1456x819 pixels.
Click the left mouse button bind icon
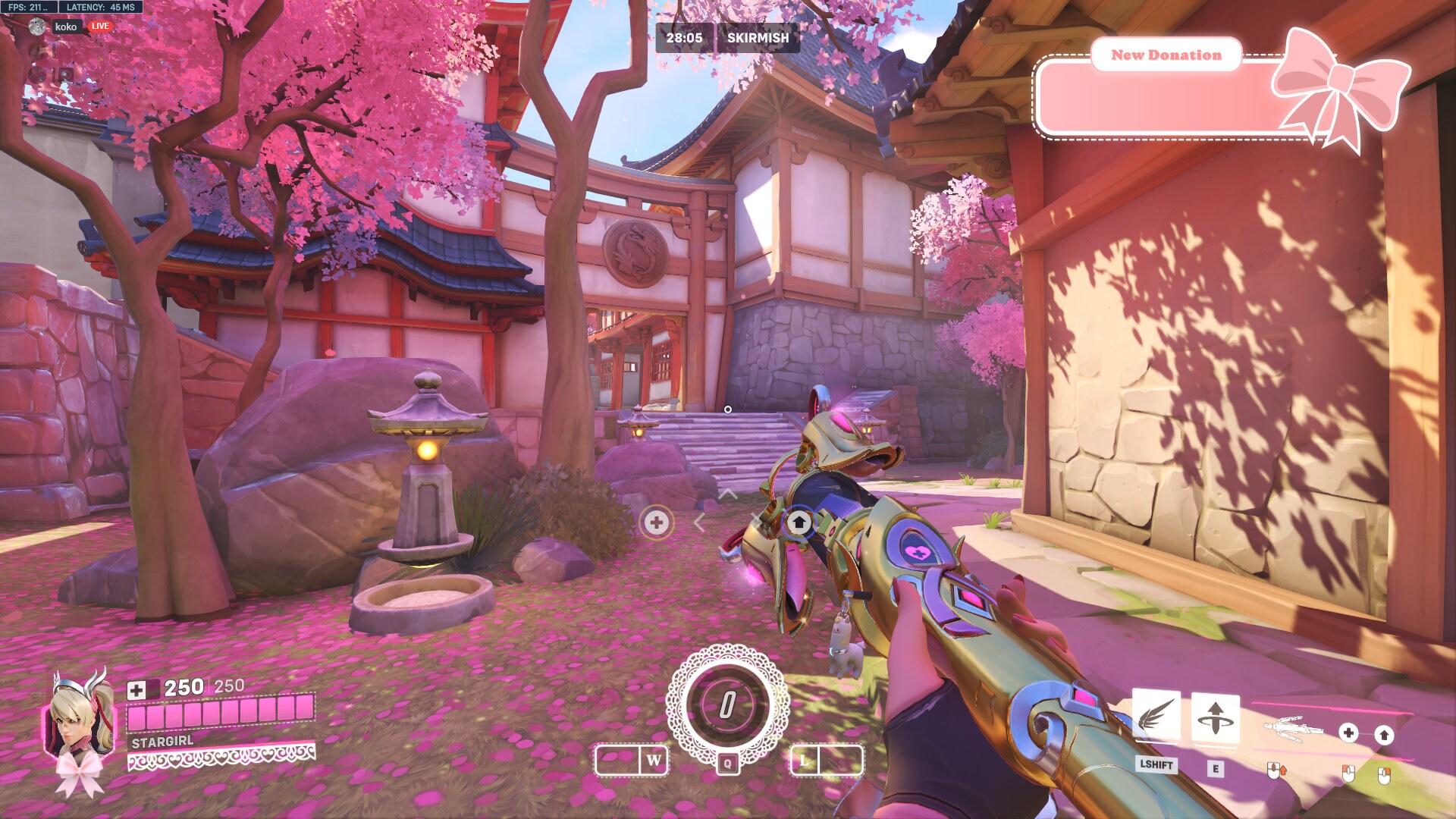(1348, 774)
